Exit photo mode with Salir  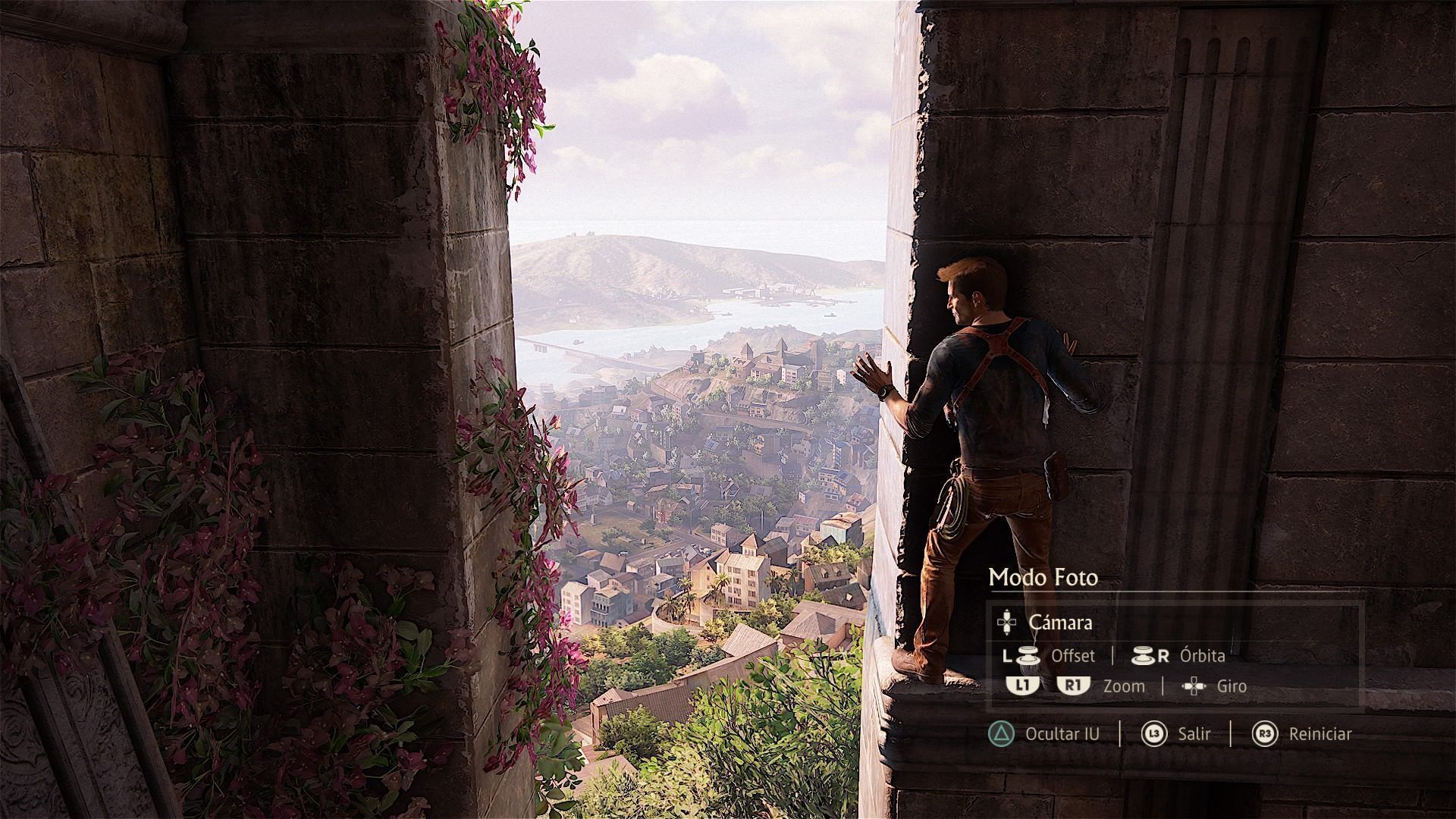click(1194, 733)
